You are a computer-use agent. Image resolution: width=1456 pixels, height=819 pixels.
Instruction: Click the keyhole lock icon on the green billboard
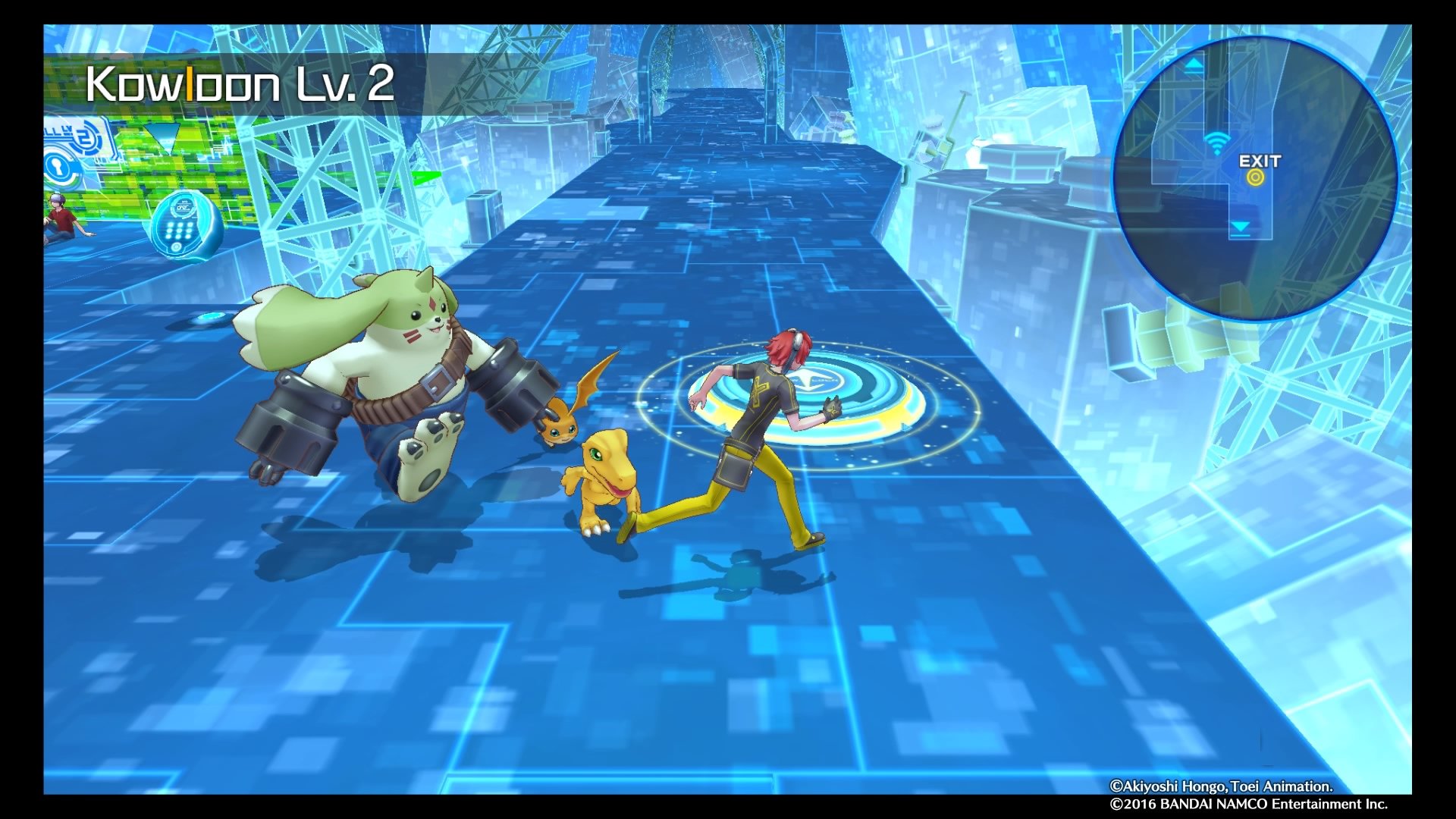tap(57, 167)
